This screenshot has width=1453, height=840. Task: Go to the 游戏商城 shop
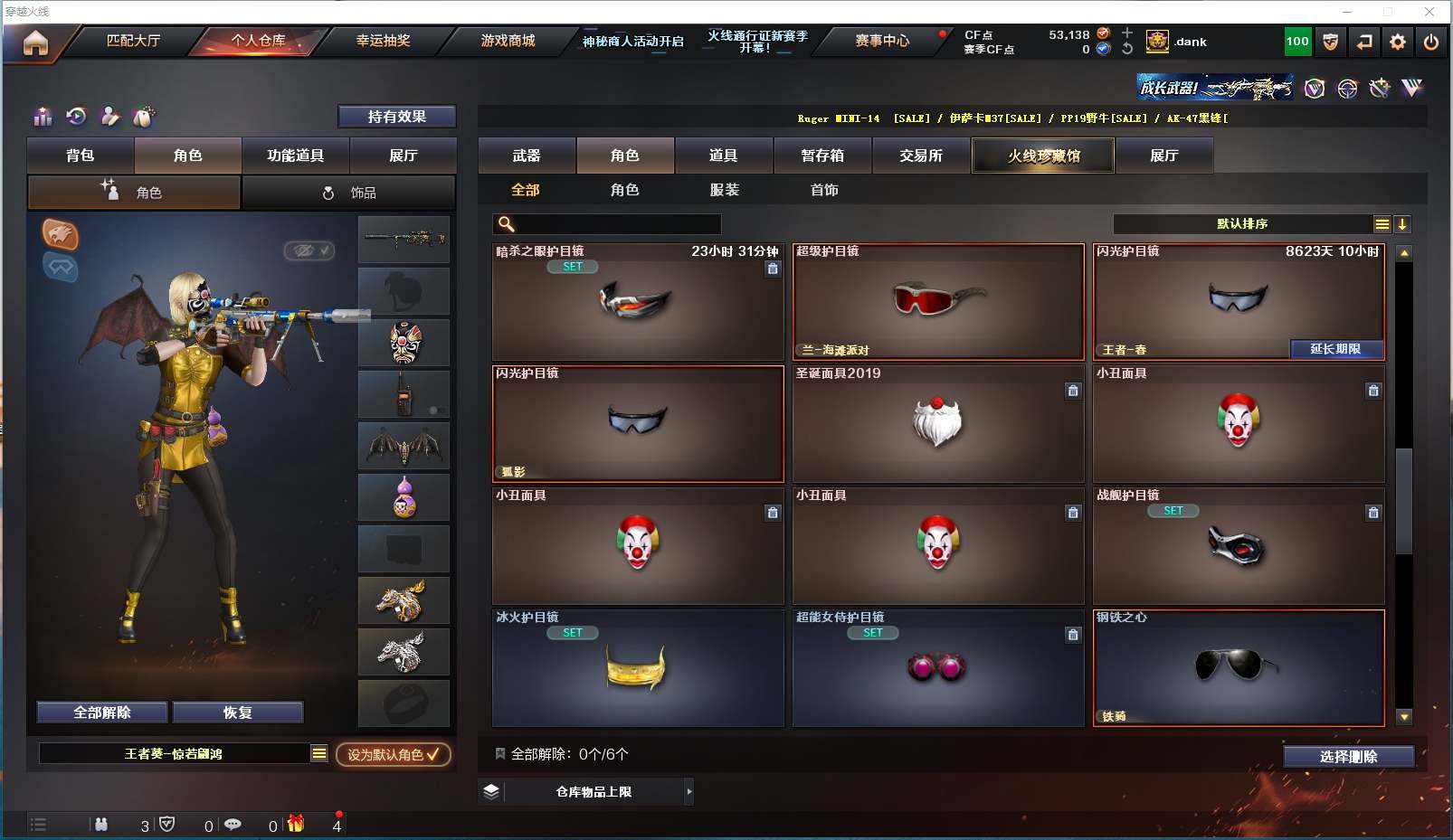(508, 41)
